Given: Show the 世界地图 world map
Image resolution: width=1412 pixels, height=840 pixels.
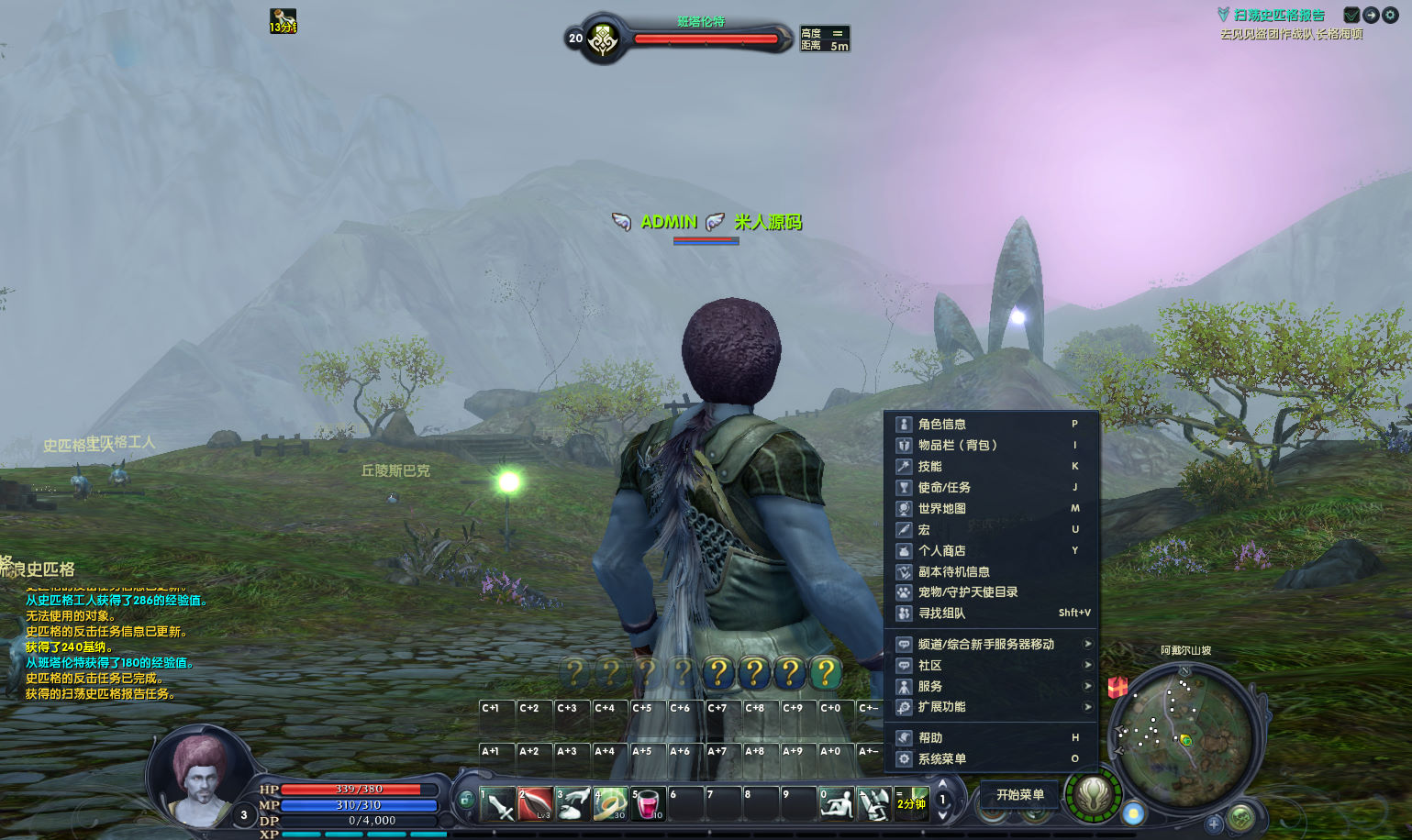Looking at the screenshot, I should (x=941, y=509).
